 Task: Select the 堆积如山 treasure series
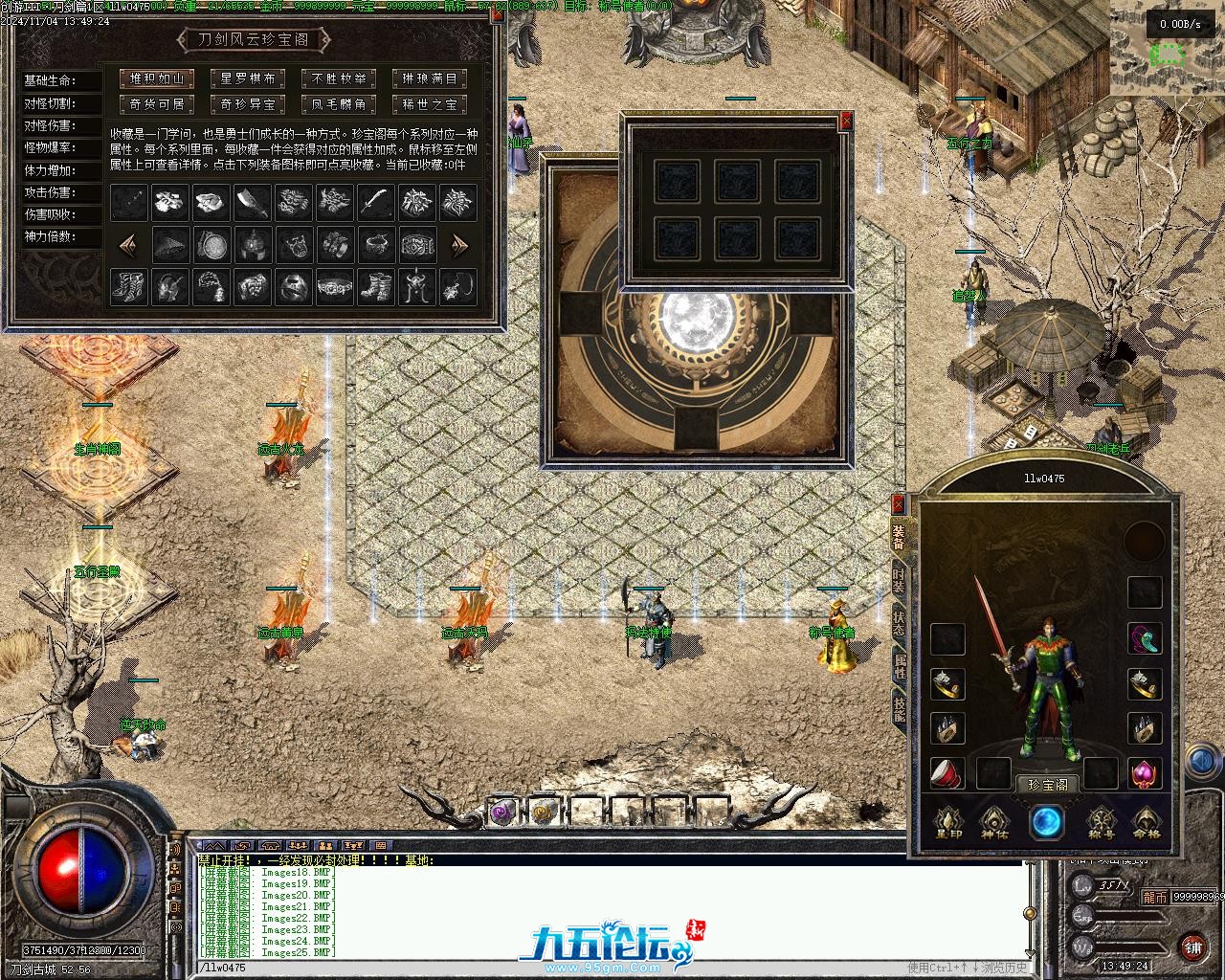[157, 78]
